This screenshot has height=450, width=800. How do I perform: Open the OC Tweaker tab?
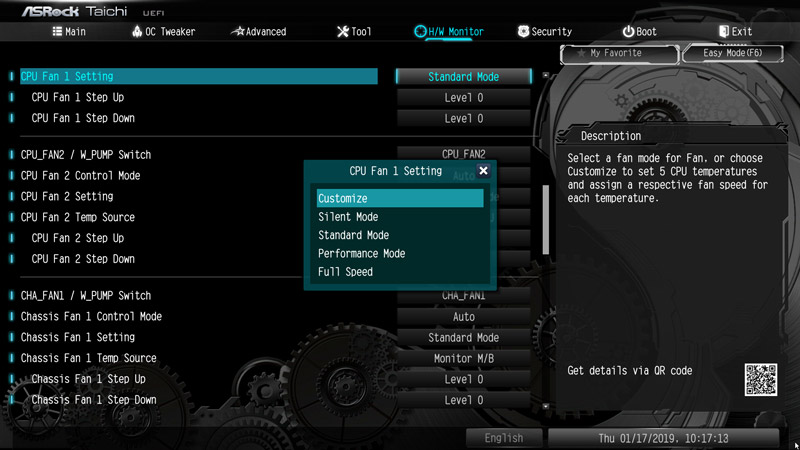pyautogui.click(x=163, y=32)
